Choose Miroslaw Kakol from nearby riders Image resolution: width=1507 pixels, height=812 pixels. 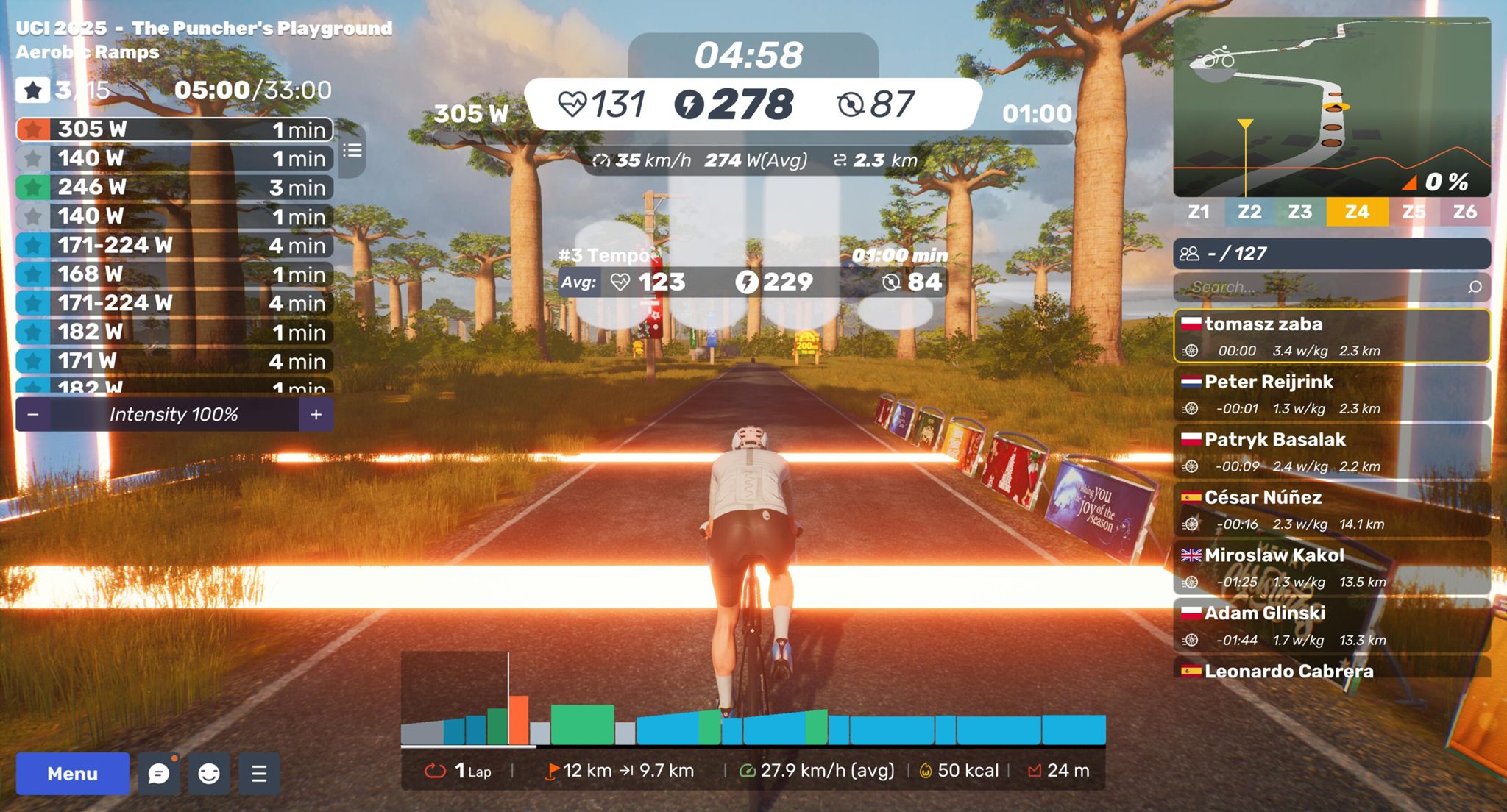(1332, 568)
